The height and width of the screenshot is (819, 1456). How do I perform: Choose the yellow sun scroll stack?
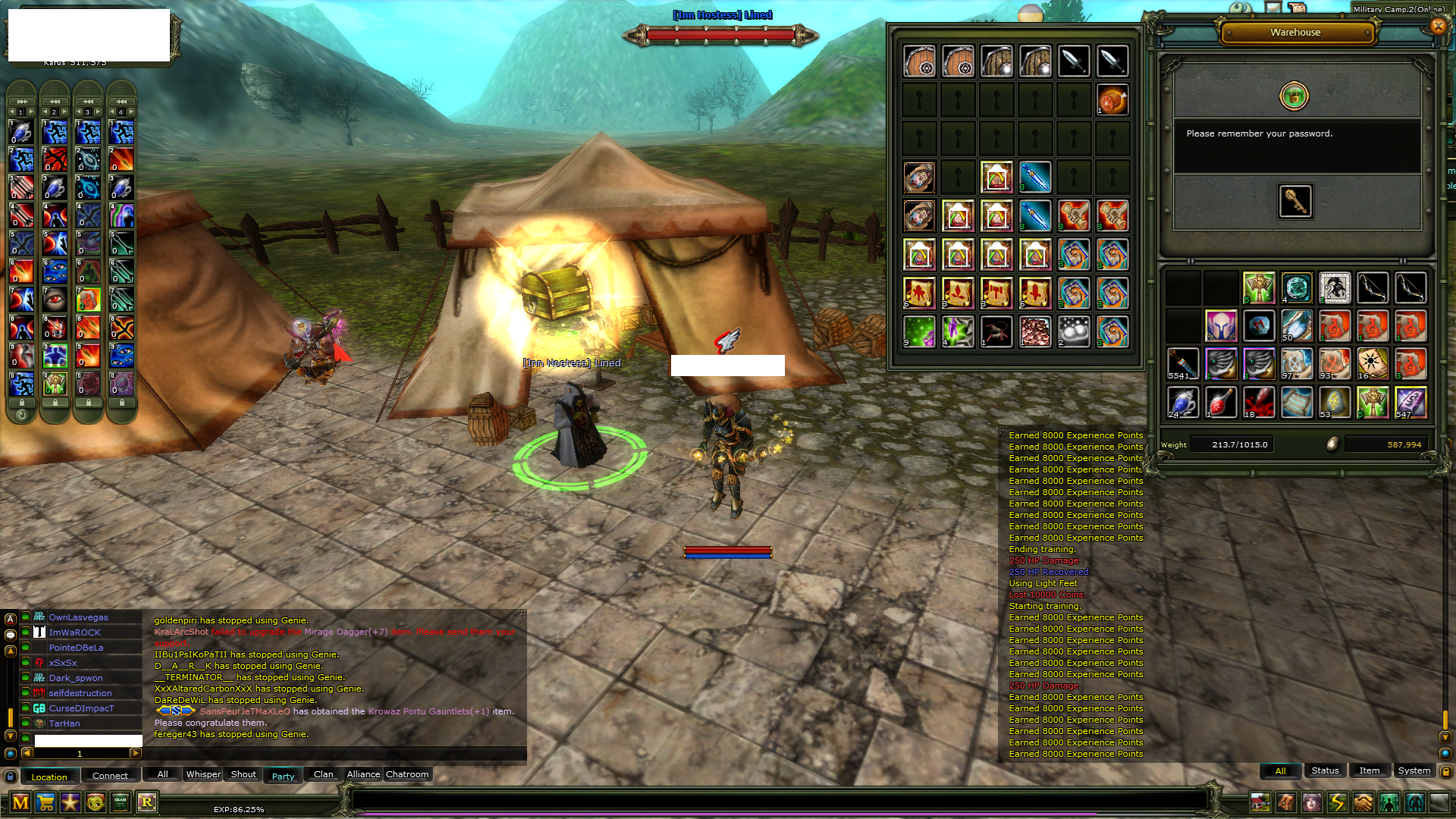[1372, 364]
